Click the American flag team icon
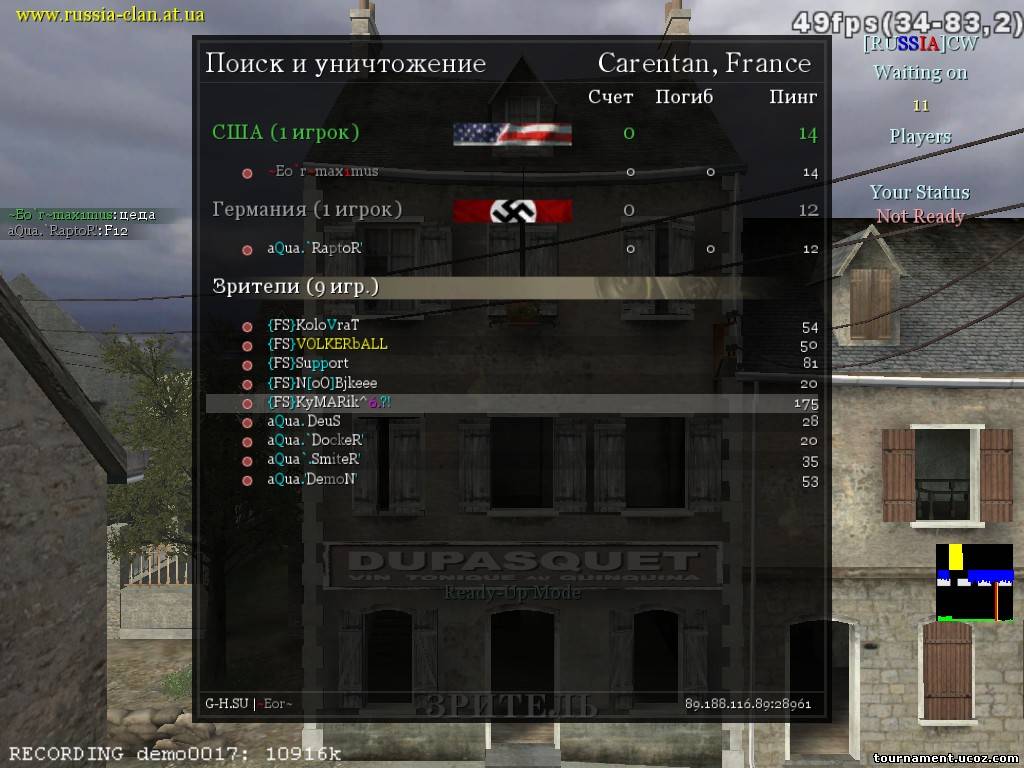 512,134
